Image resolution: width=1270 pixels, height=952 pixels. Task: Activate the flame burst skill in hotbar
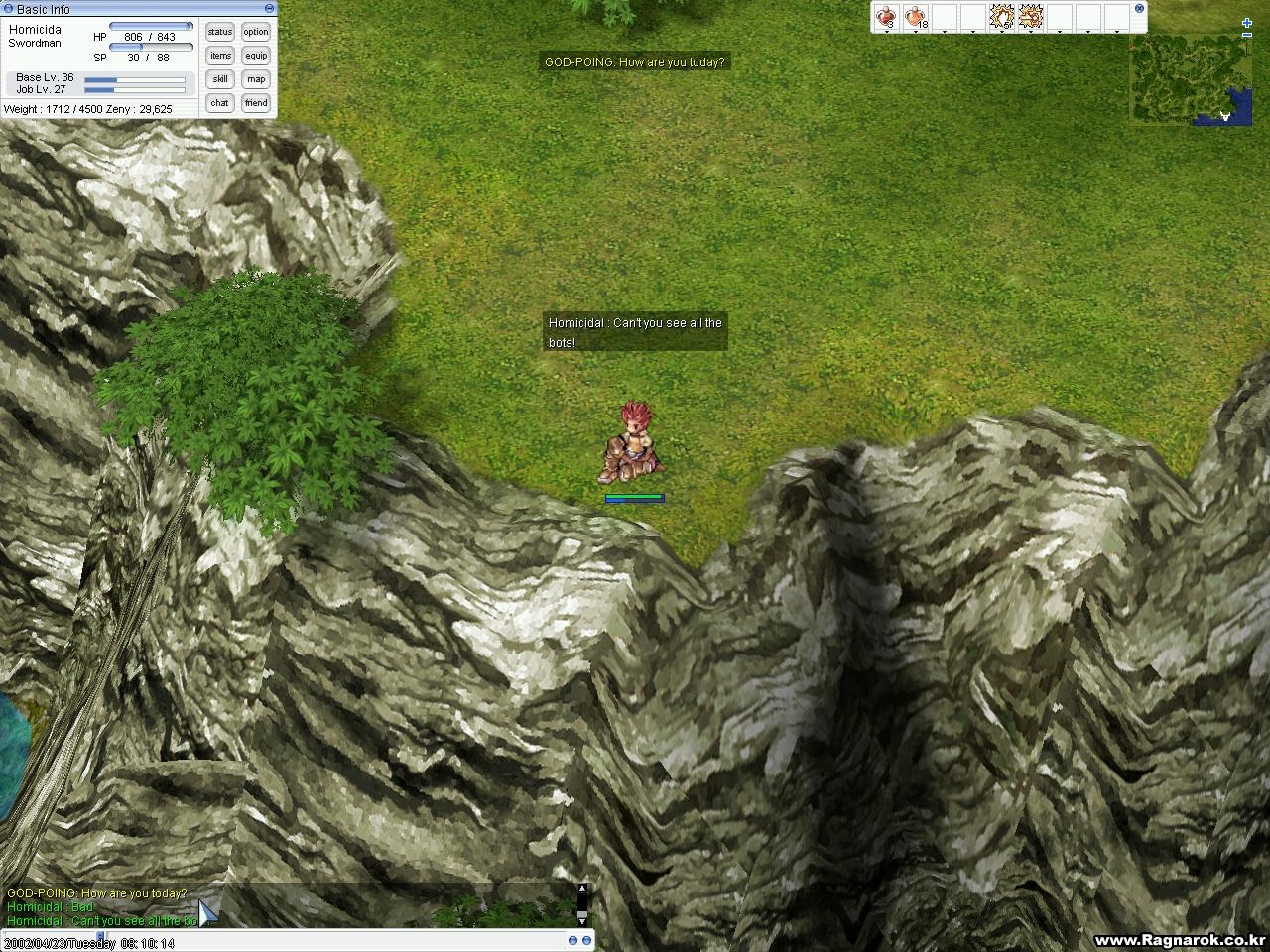1001,17
